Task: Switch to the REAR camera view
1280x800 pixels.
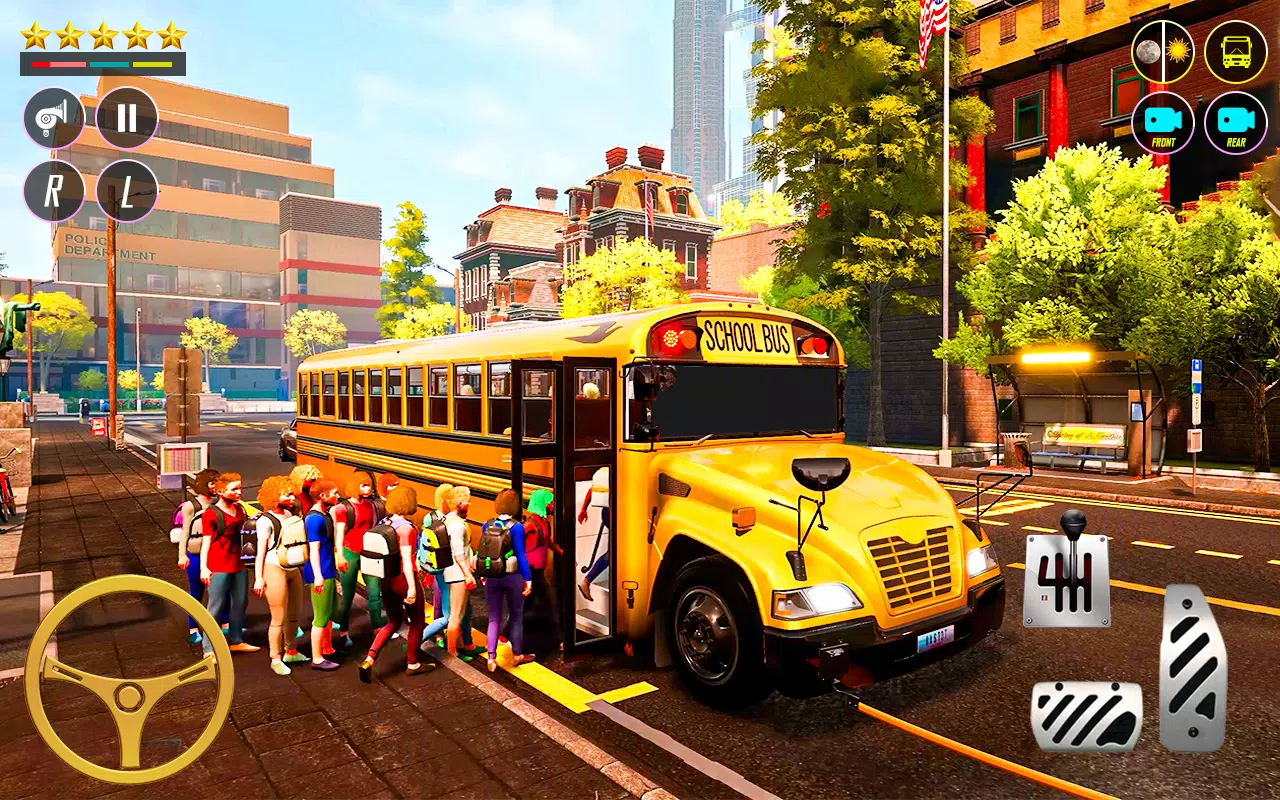Action: (1235, 123)
